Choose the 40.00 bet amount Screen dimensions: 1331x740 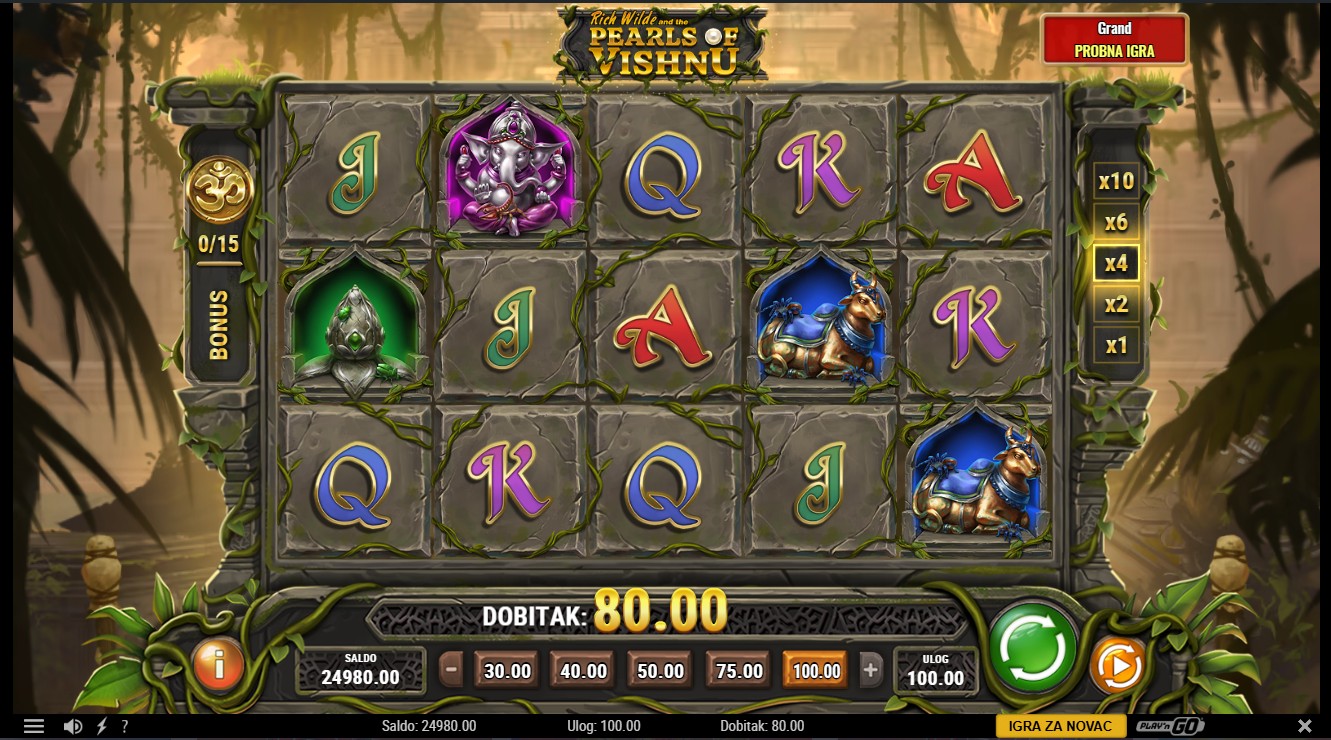pyautogui.click(x=583, y=671)
